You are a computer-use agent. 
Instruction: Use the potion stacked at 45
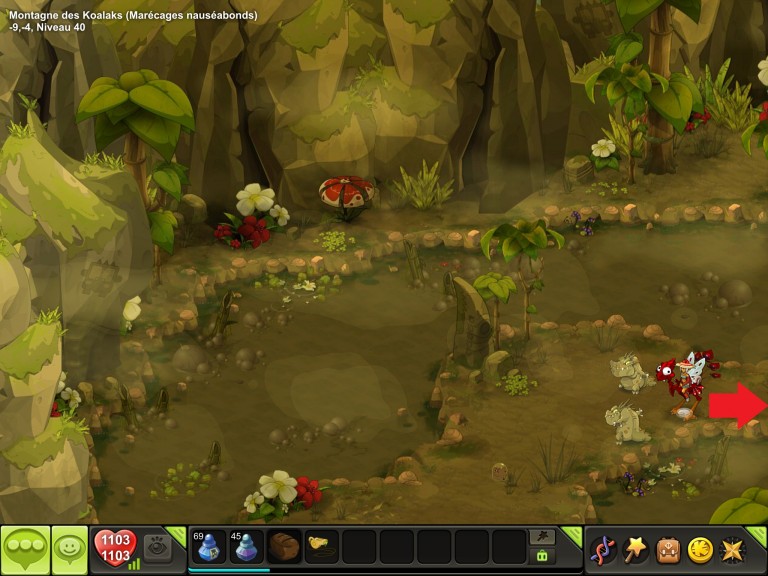pos(246,547)
